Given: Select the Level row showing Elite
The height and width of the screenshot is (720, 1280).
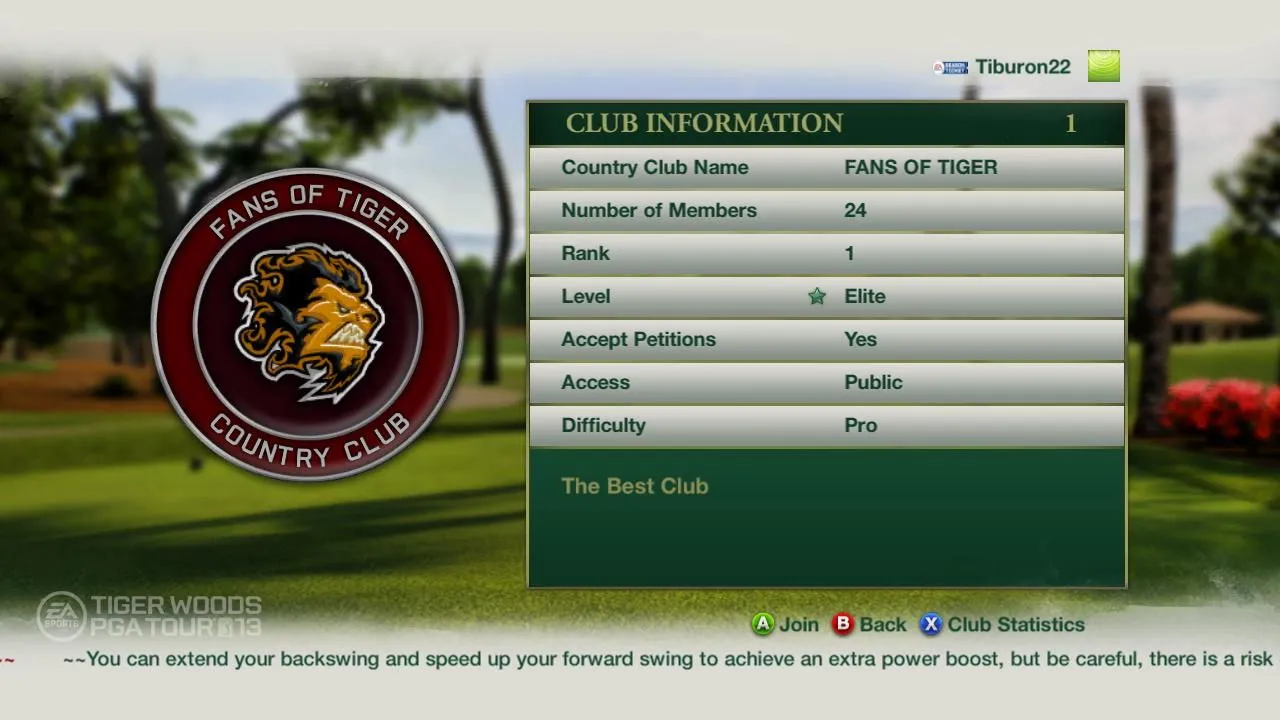Looking at the screenshot, I should tap(826, 297).
